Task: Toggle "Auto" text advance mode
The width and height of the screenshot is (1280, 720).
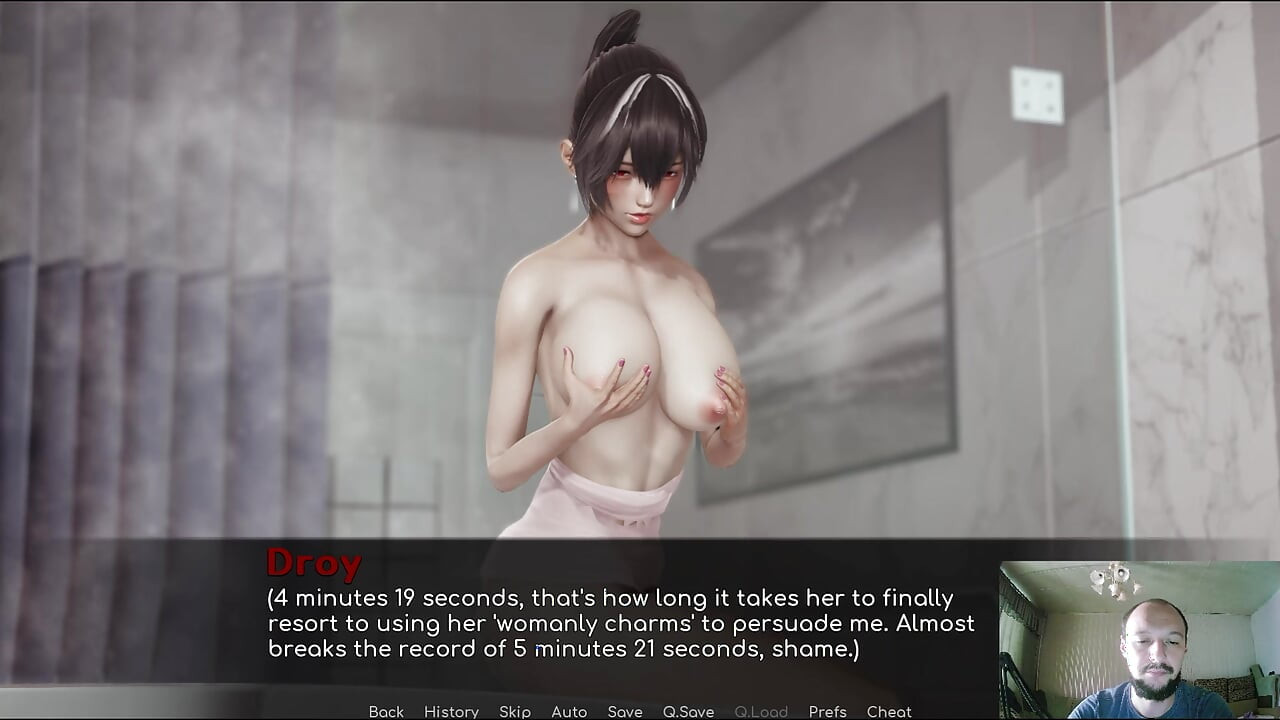Action: pyautogui.click(x=569, y=711)
